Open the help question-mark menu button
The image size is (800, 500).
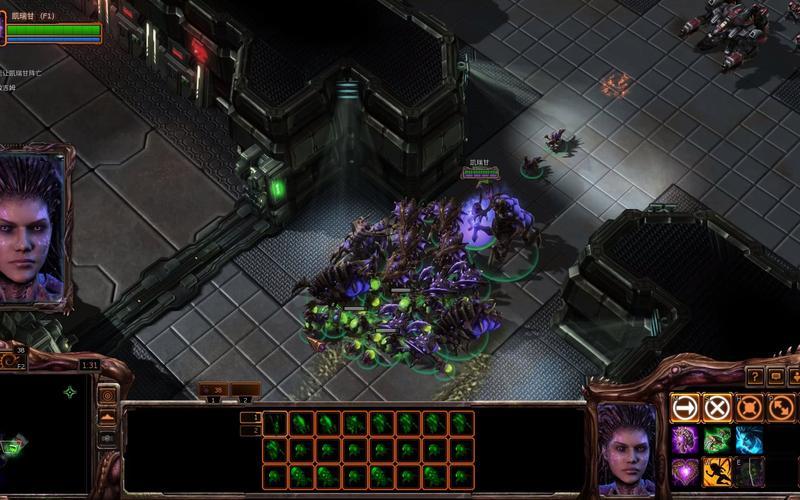tap(755, 376)
